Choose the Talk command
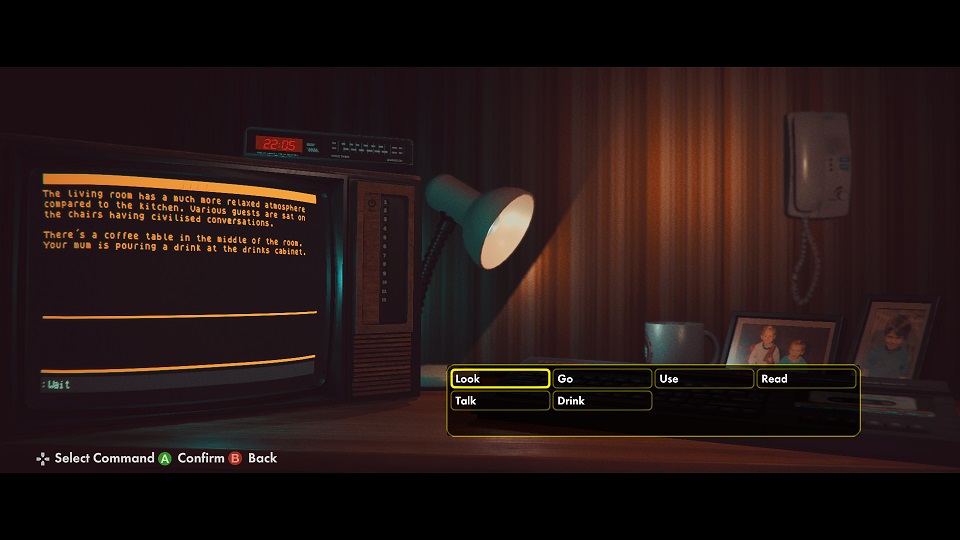 [x=499, y=401]
